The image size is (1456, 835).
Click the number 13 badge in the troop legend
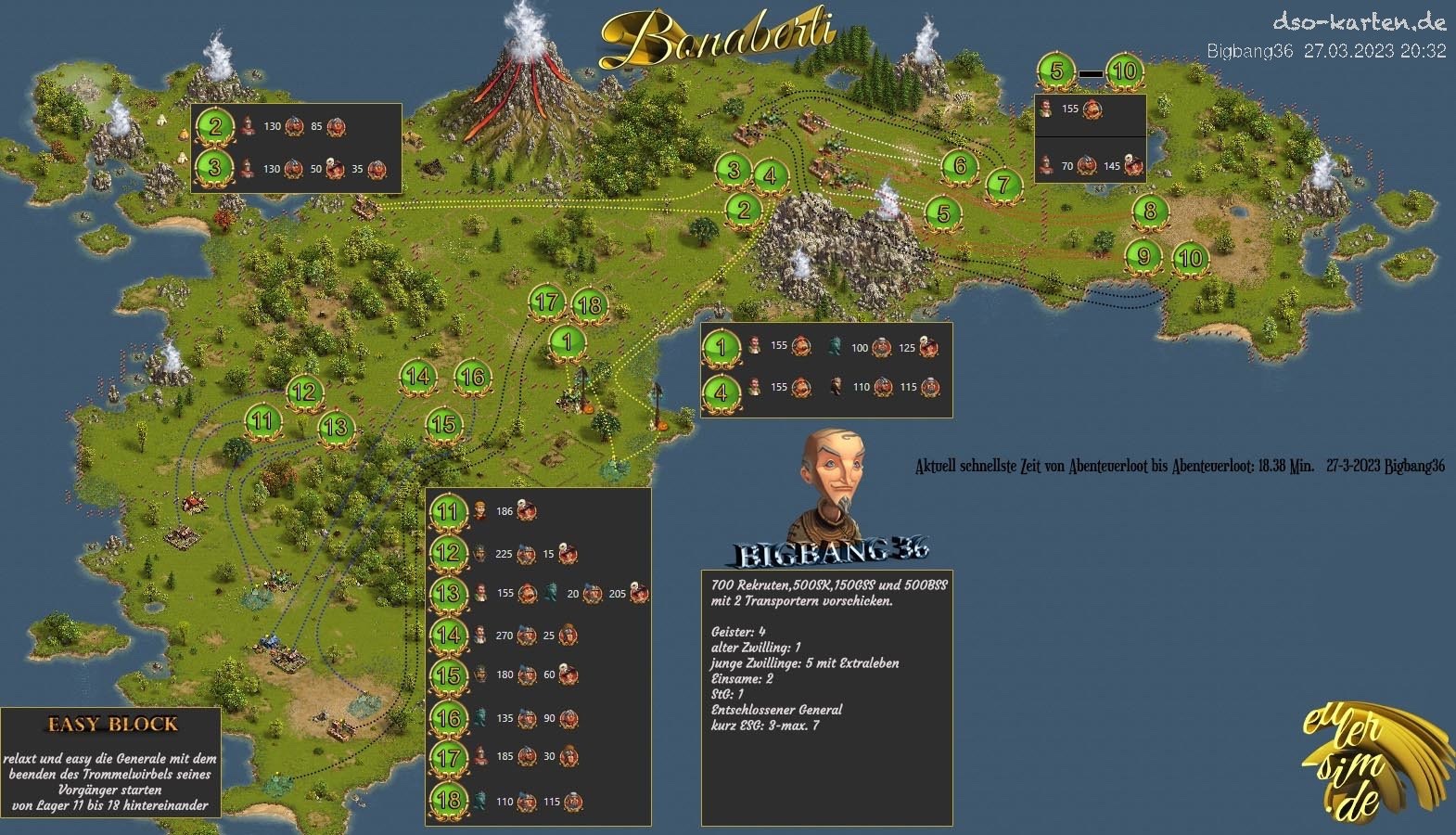(x=449, y=593)
